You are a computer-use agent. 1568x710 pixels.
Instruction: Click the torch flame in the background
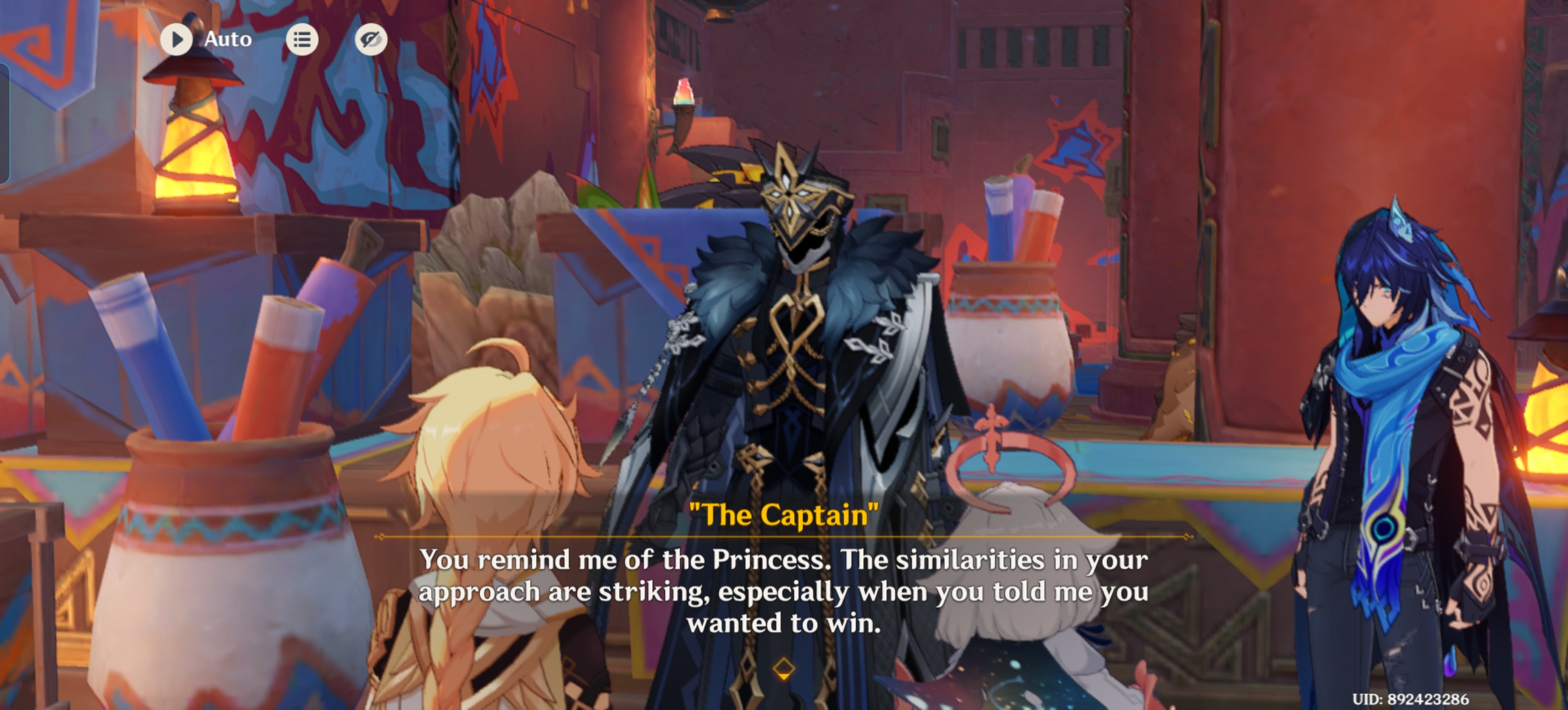685,91
